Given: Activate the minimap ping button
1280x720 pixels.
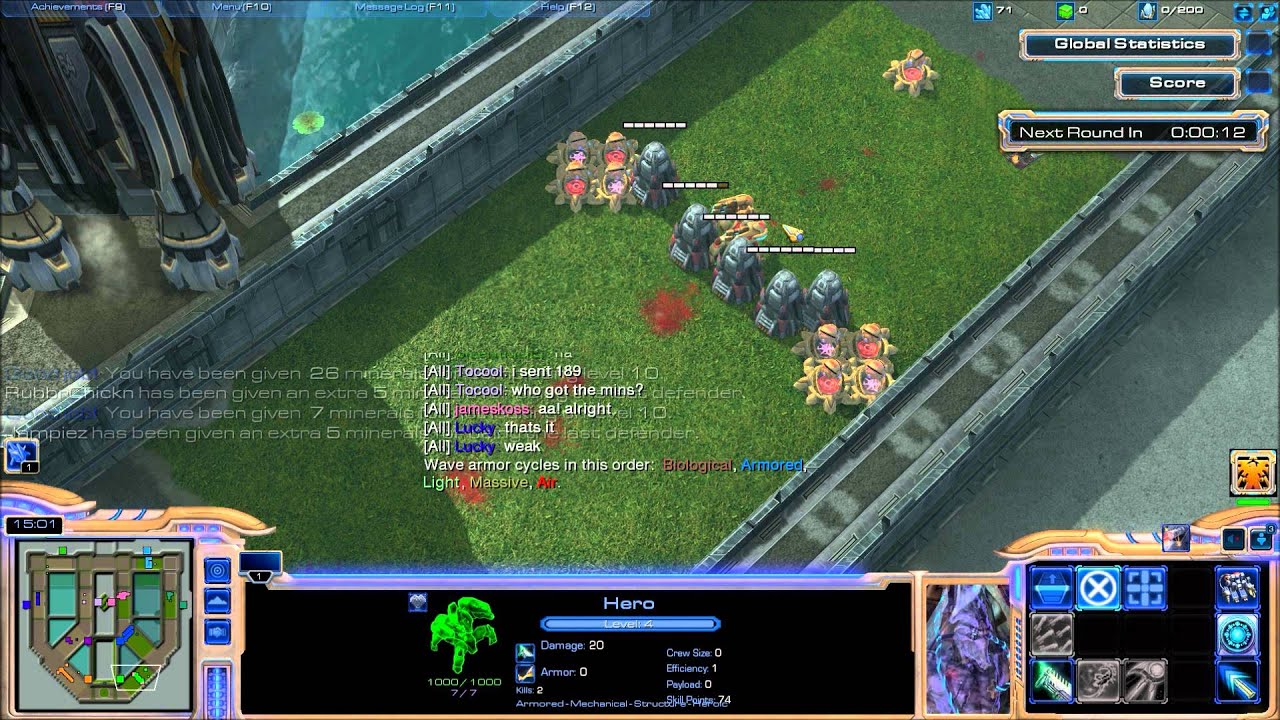Looking at the screenshot, I should click(x=217, y=570).
